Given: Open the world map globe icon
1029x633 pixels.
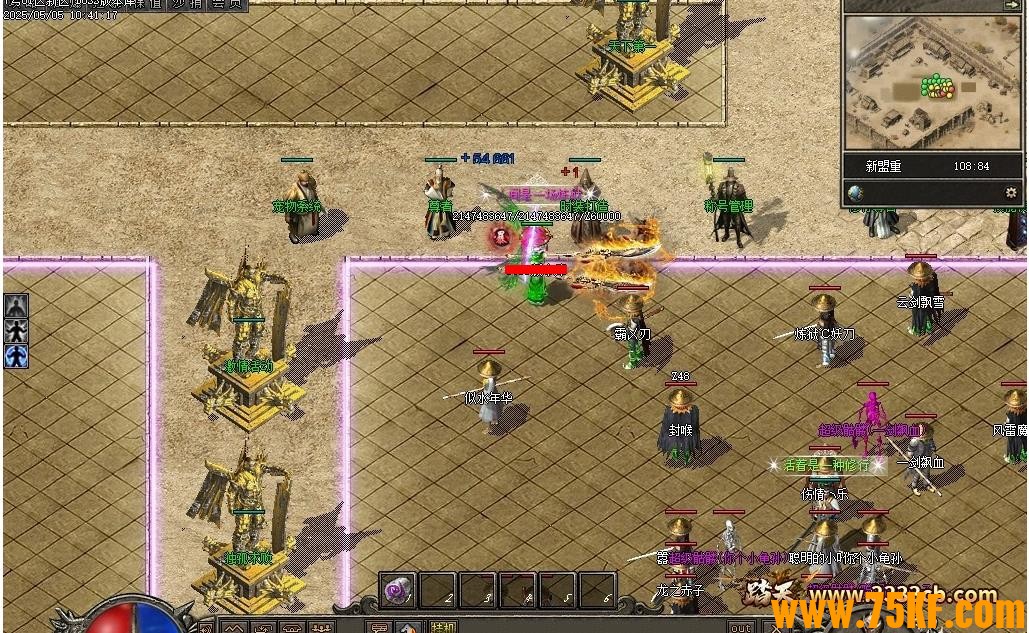Looking at the screenshot, I should coord(855,192).
